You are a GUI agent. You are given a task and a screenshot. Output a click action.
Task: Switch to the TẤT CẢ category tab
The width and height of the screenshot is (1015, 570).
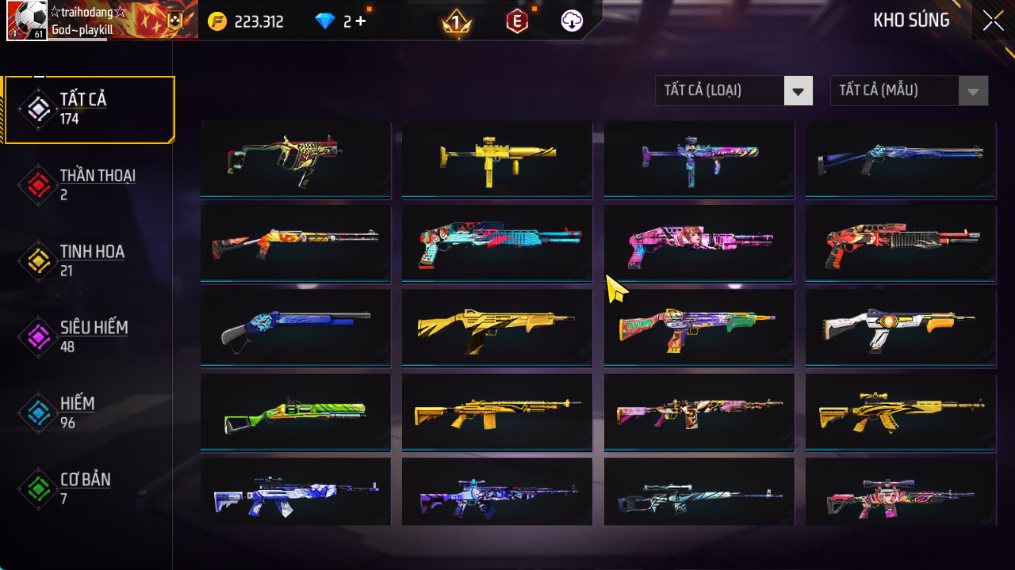88,108
